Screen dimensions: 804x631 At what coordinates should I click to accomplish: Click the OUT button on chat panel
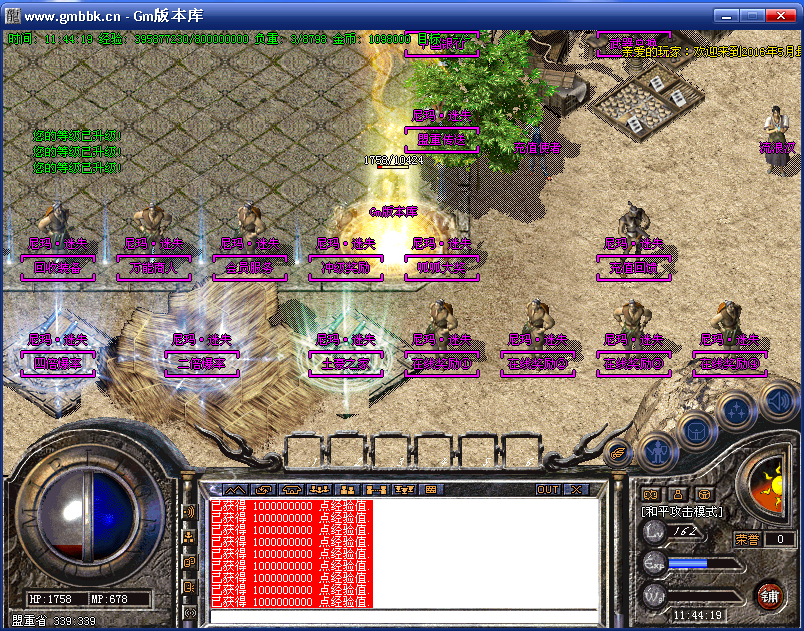(x=548, y=490)
